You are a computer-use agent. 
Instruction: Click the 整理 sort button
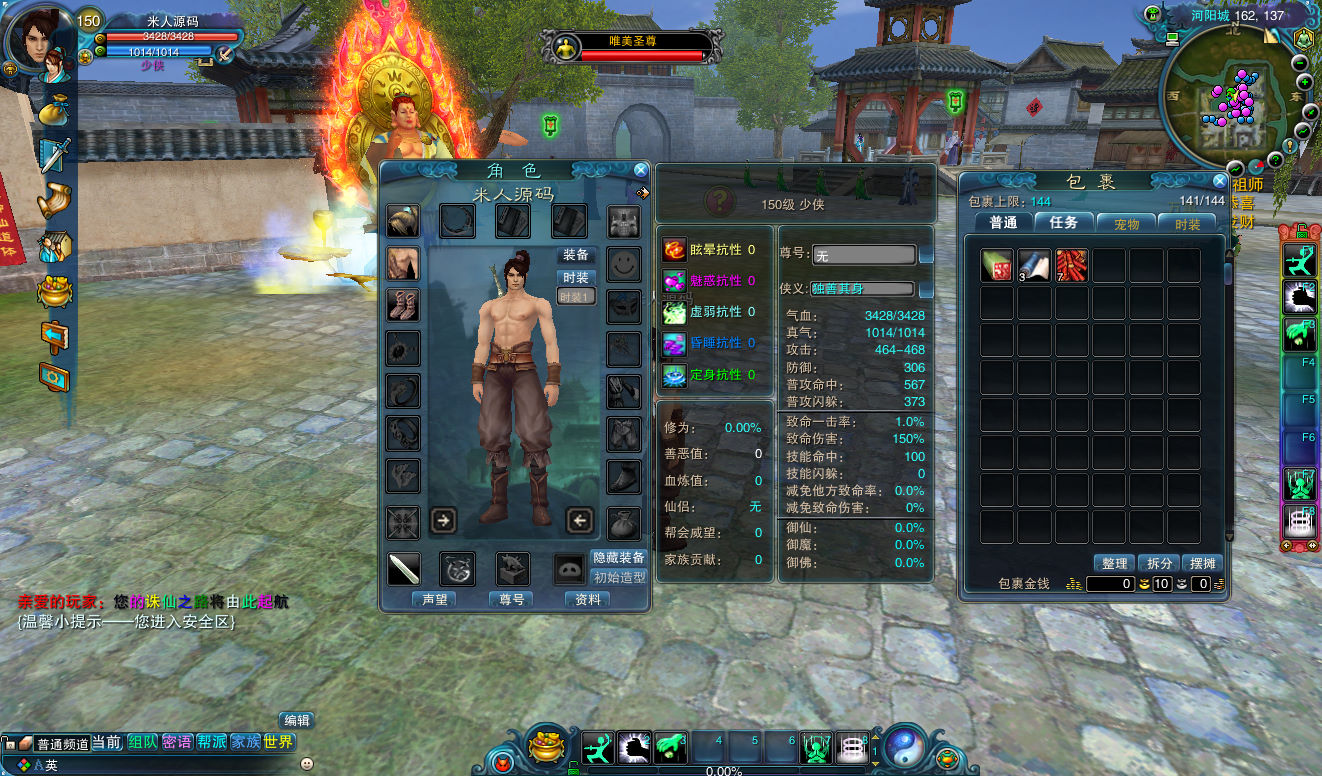click(x=1114, y=564)
